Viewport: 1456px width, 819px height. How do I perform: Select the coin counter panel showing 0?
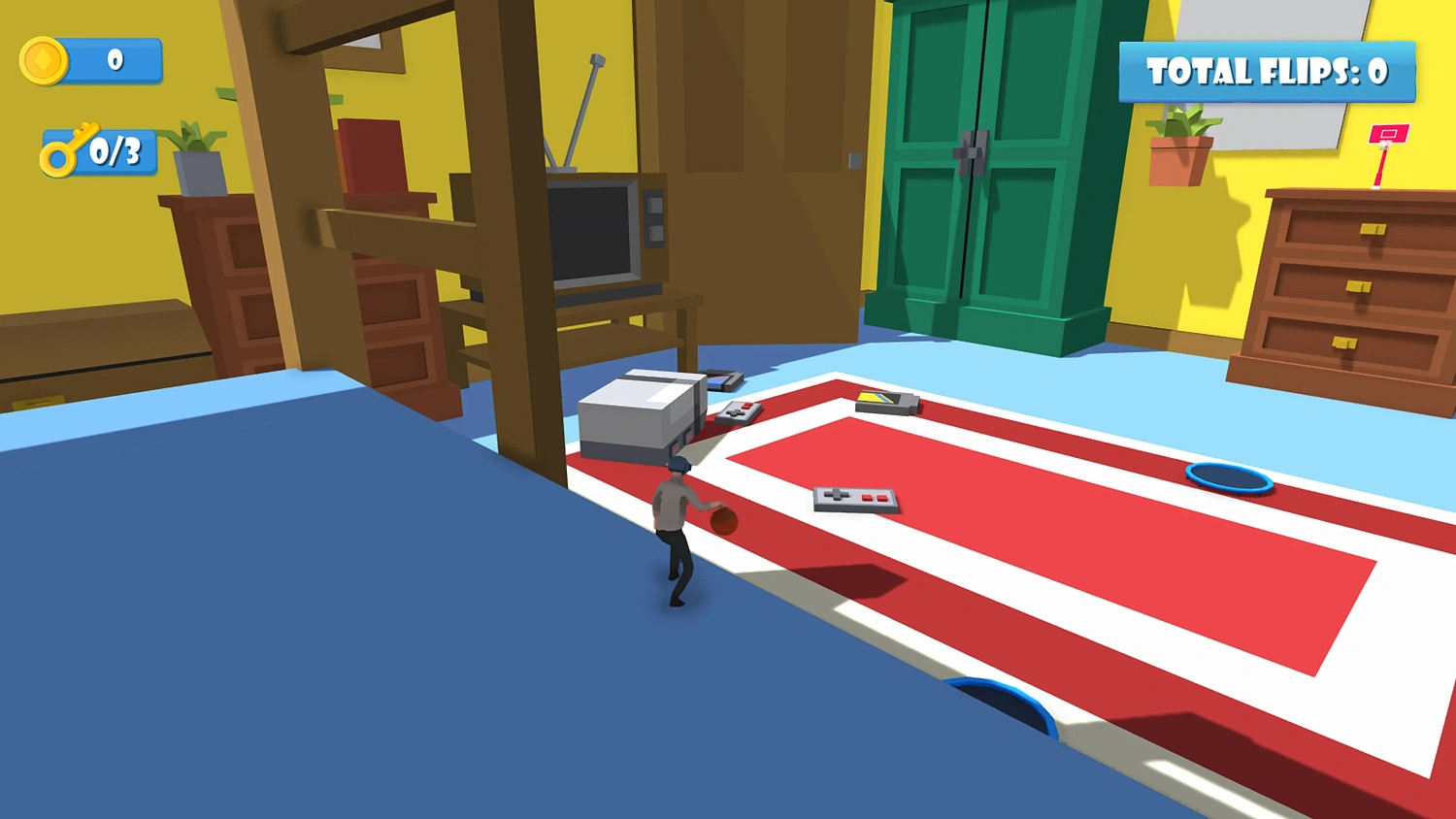click(112, 60)
